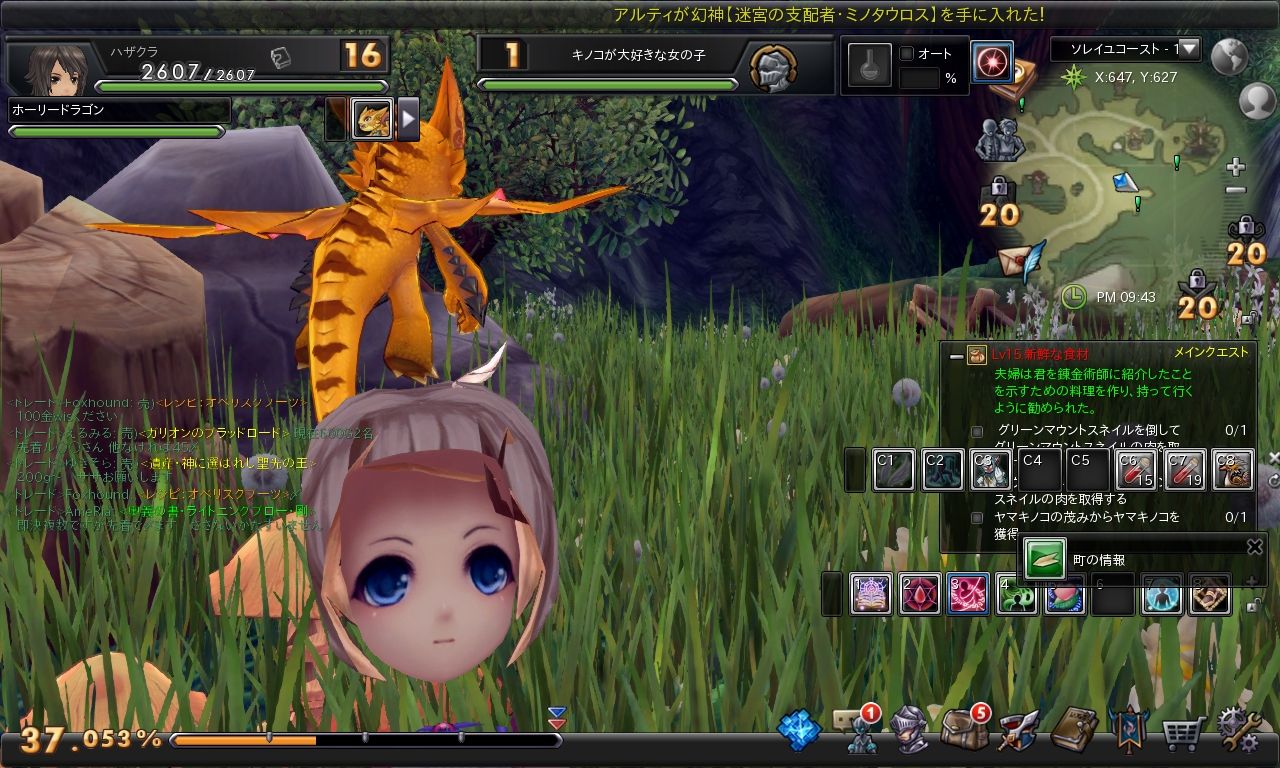Click the green 町の情報 icon

pyautogui.click(x=1045, y=559)
